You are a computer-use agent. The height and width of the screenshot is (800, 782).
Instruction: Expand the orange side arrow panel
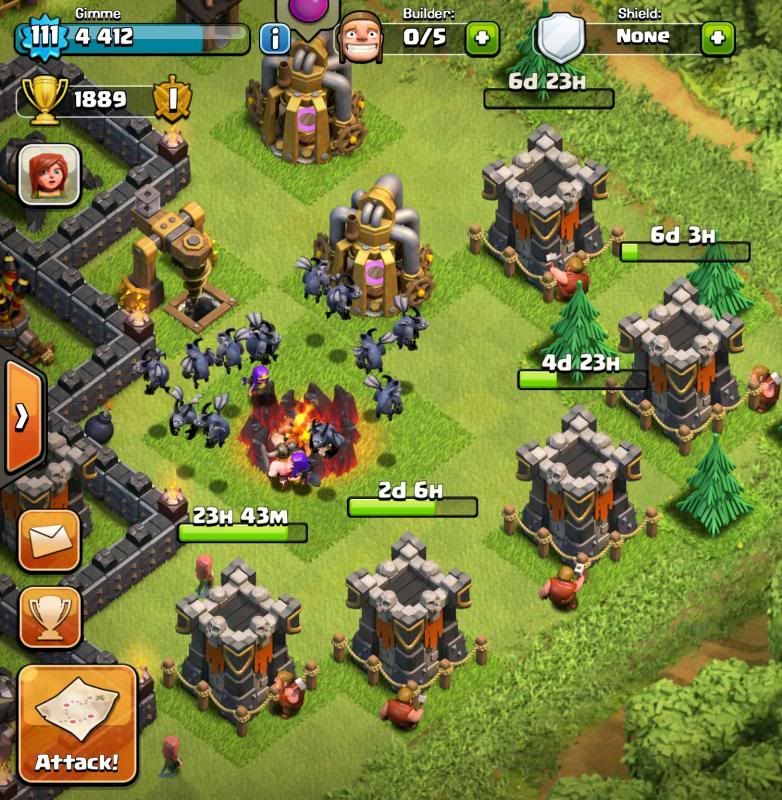coord(20,416)
